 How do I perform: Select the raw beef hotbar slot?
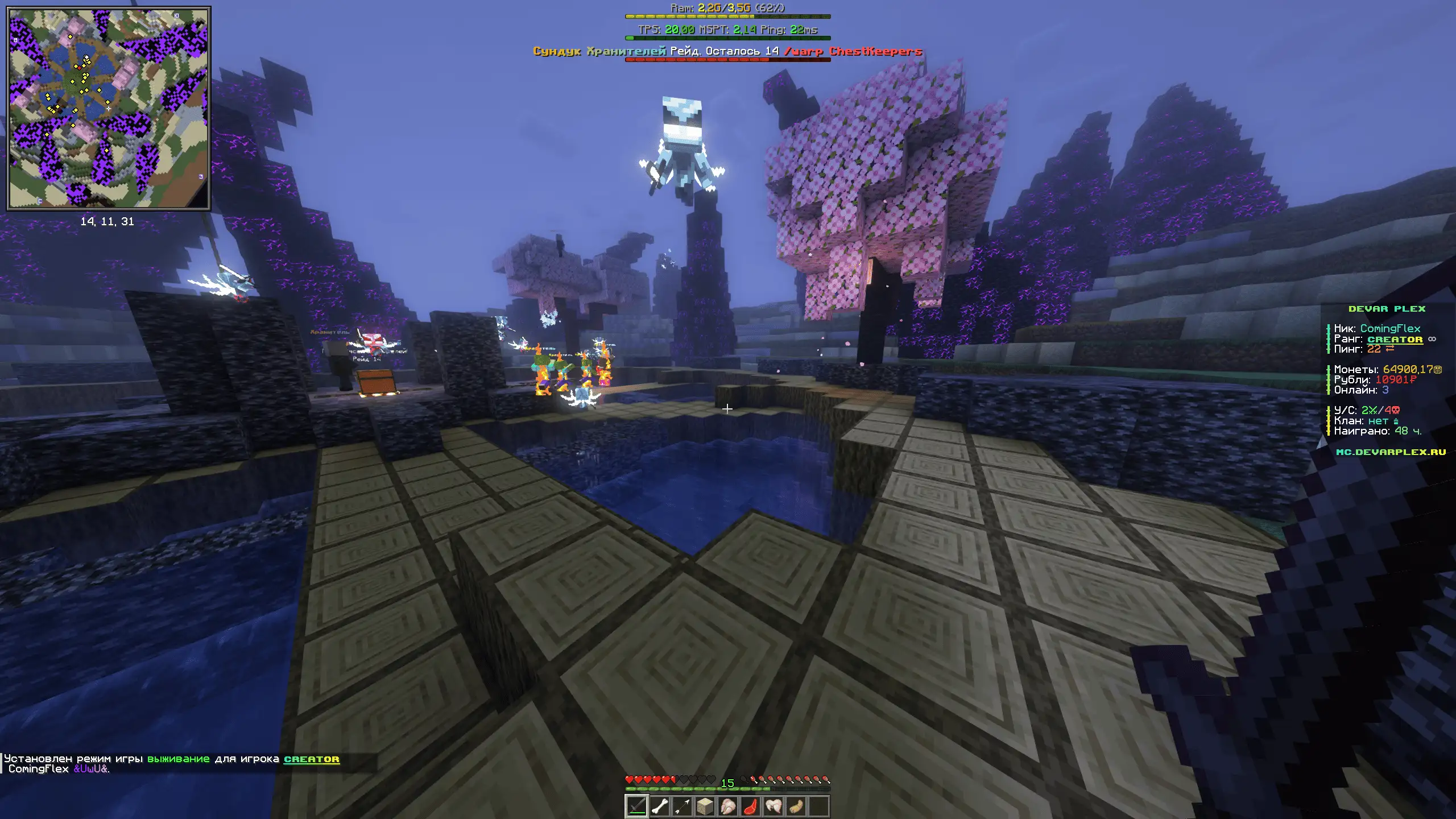point(751,806)
